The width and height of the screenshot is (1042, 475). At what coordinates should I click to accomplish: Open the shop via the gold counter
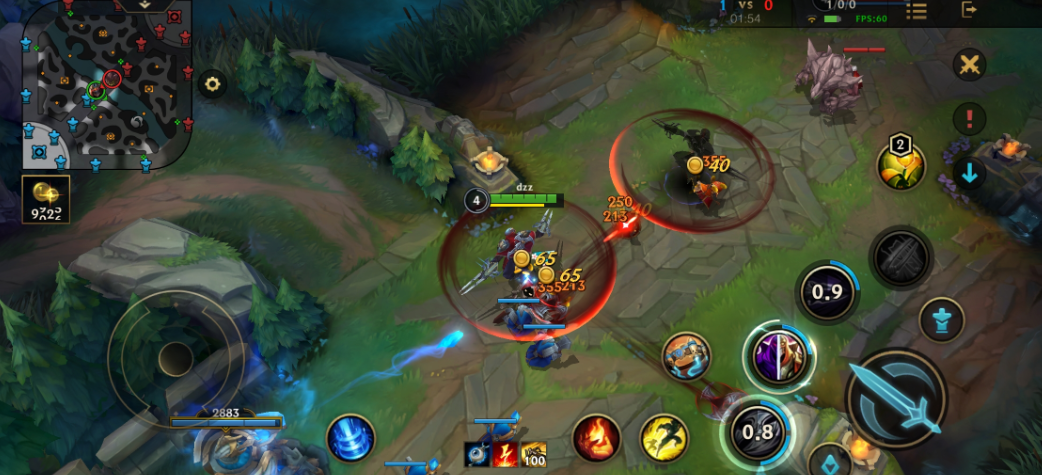click(x=45, y=198)
